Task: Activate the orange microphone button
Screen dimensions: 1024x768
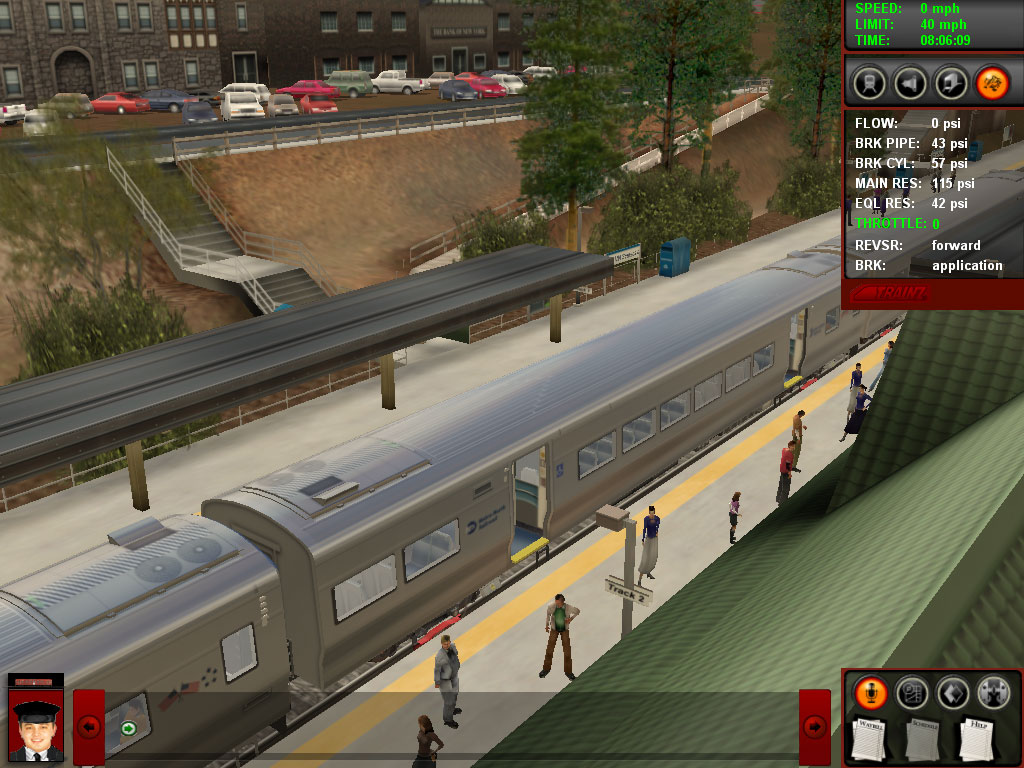Action: click(870, 692)
